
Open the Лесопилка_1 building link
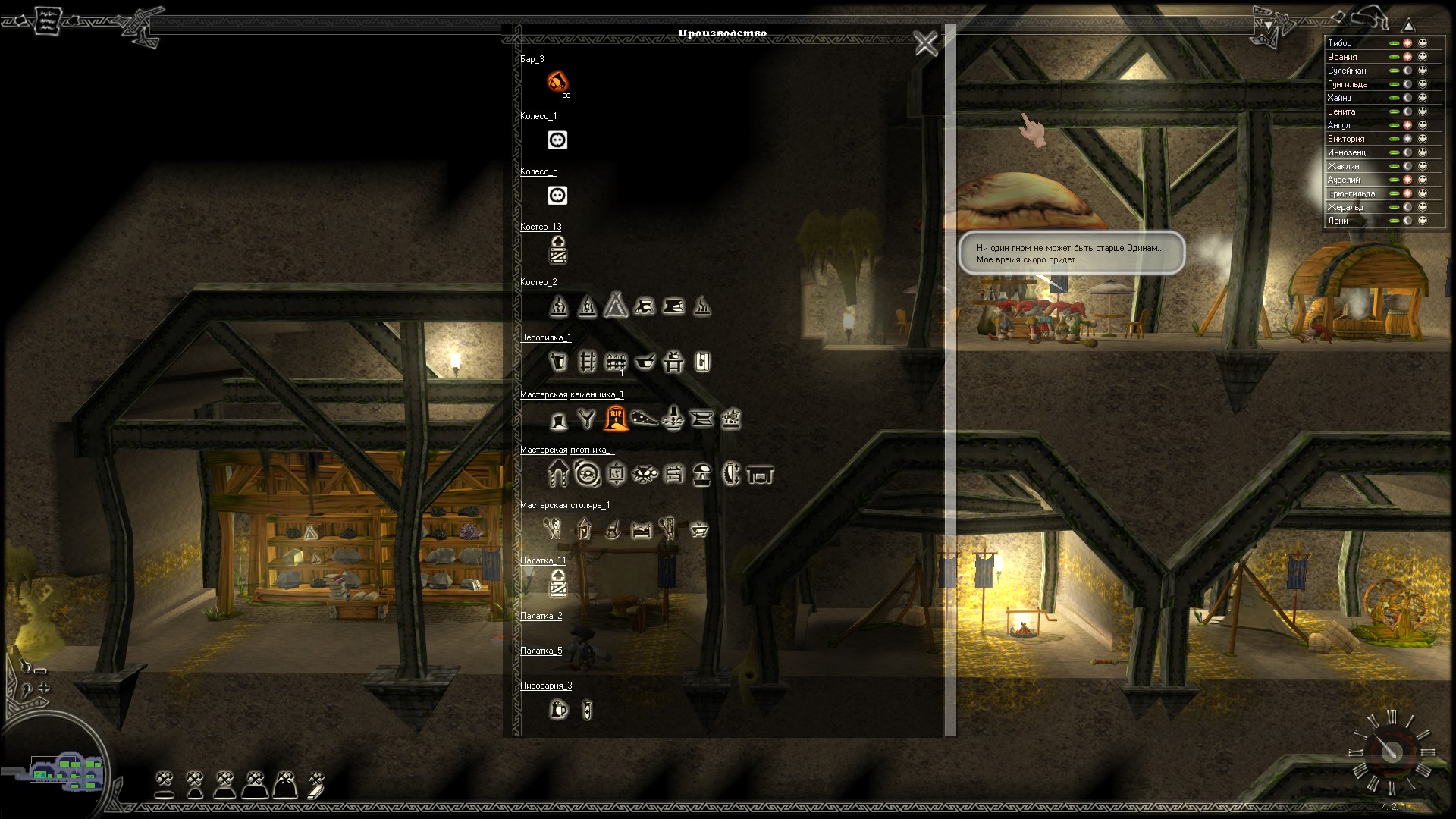point(545,337)
